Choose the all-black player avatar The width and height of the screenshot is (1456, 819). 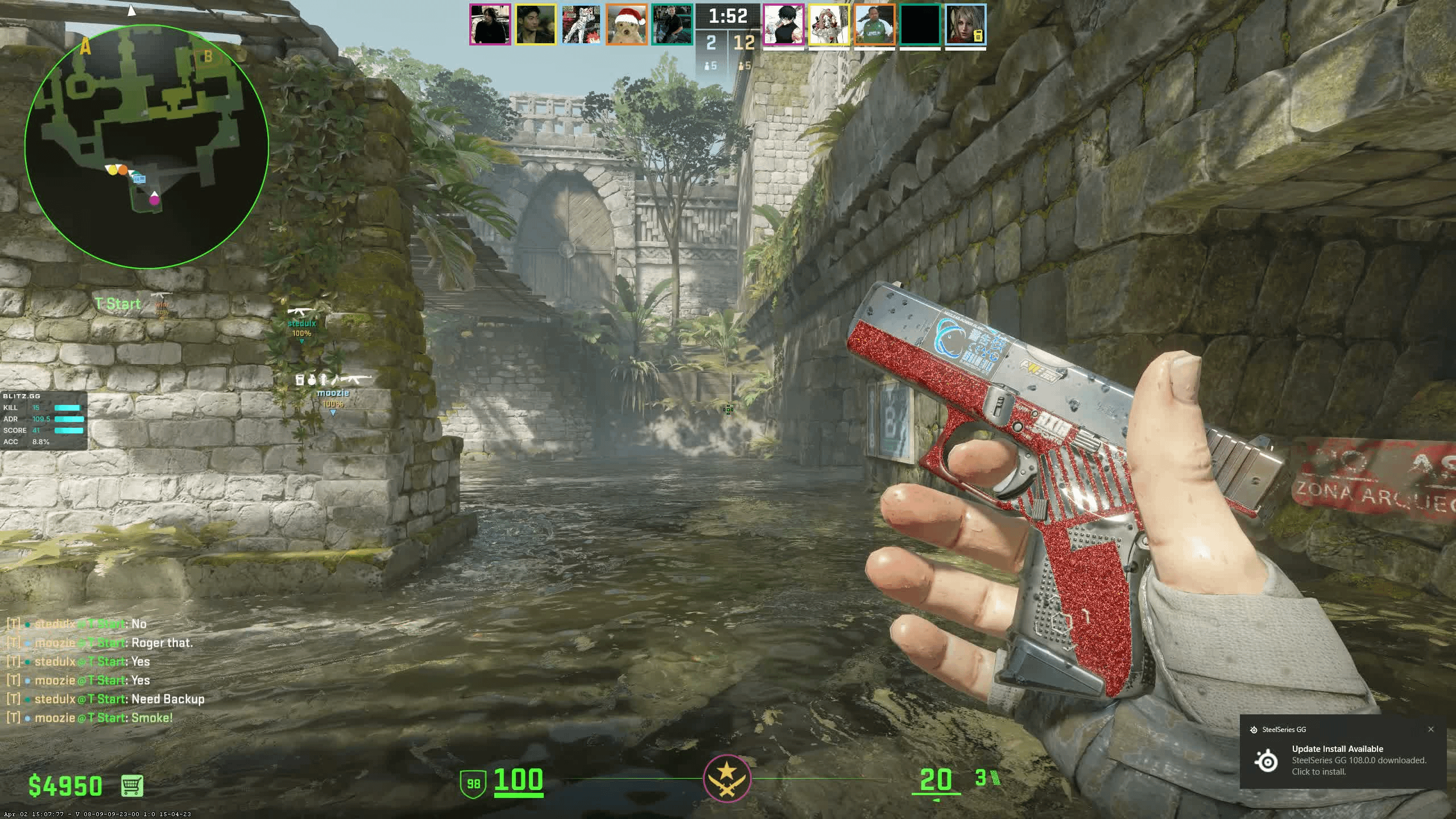(920, 24)
